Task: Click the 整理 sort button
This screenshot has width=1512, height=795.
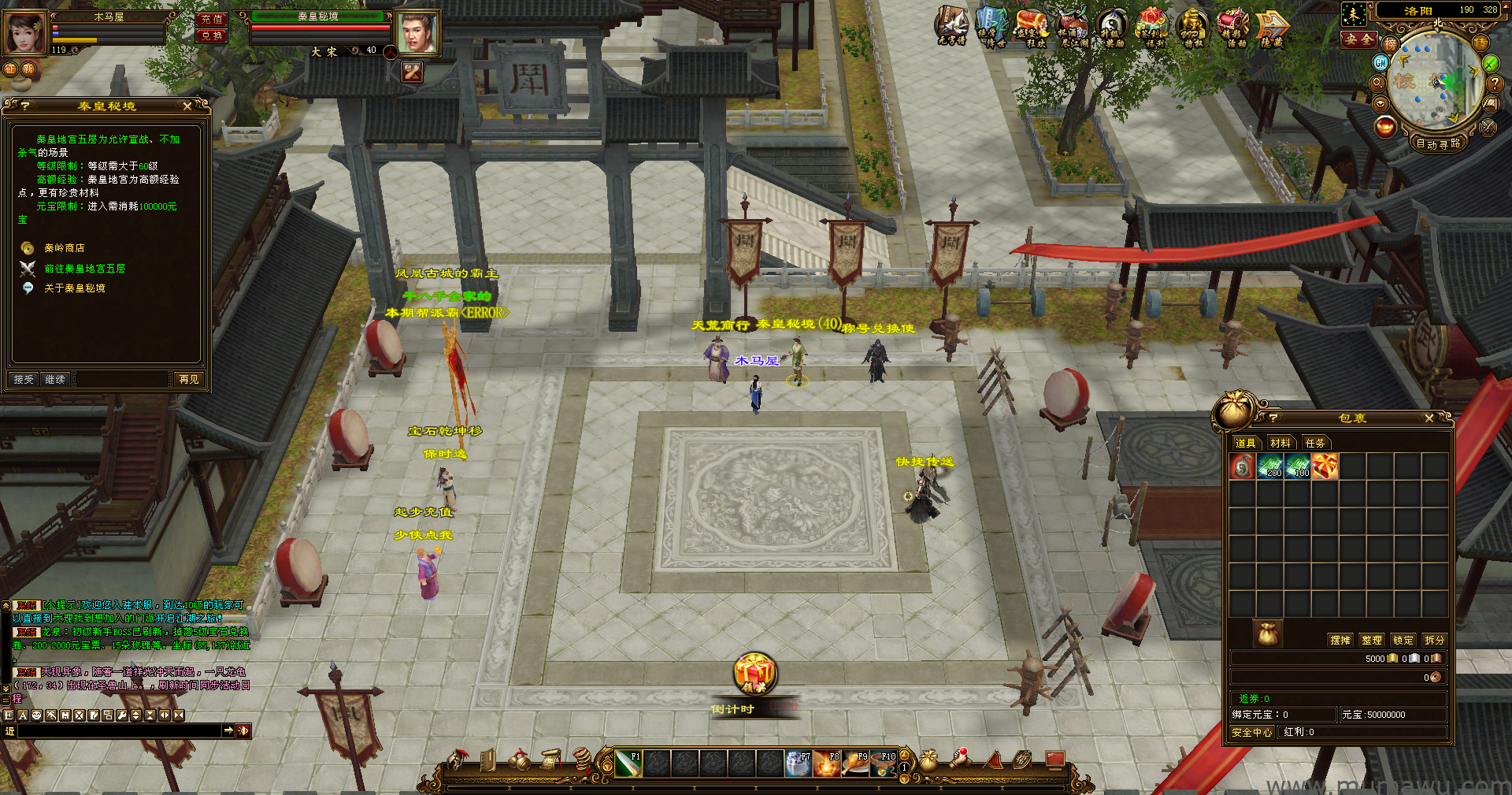Action: point(1372,640)
